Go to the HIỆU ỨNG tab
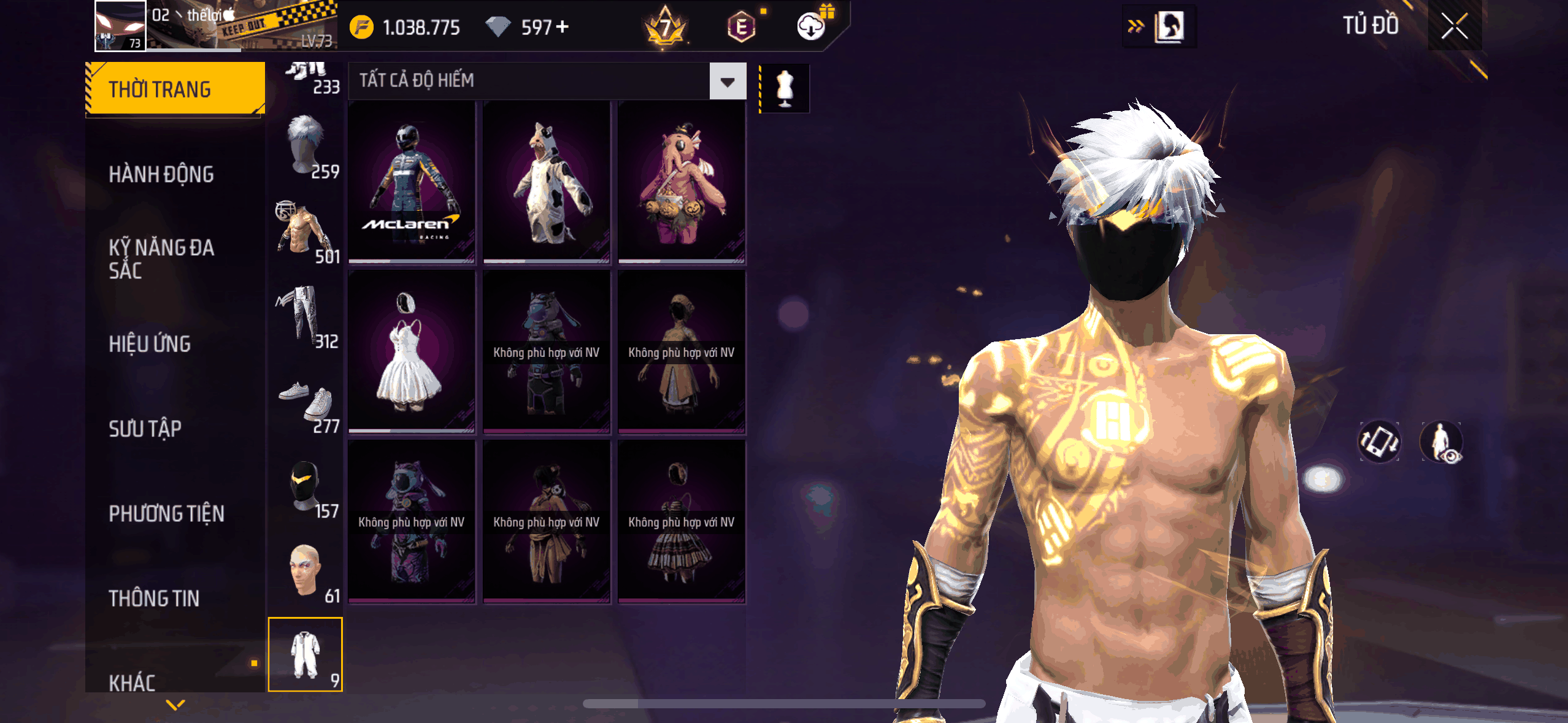Viewport: 1568px width, 723px height. click(150, 344)
